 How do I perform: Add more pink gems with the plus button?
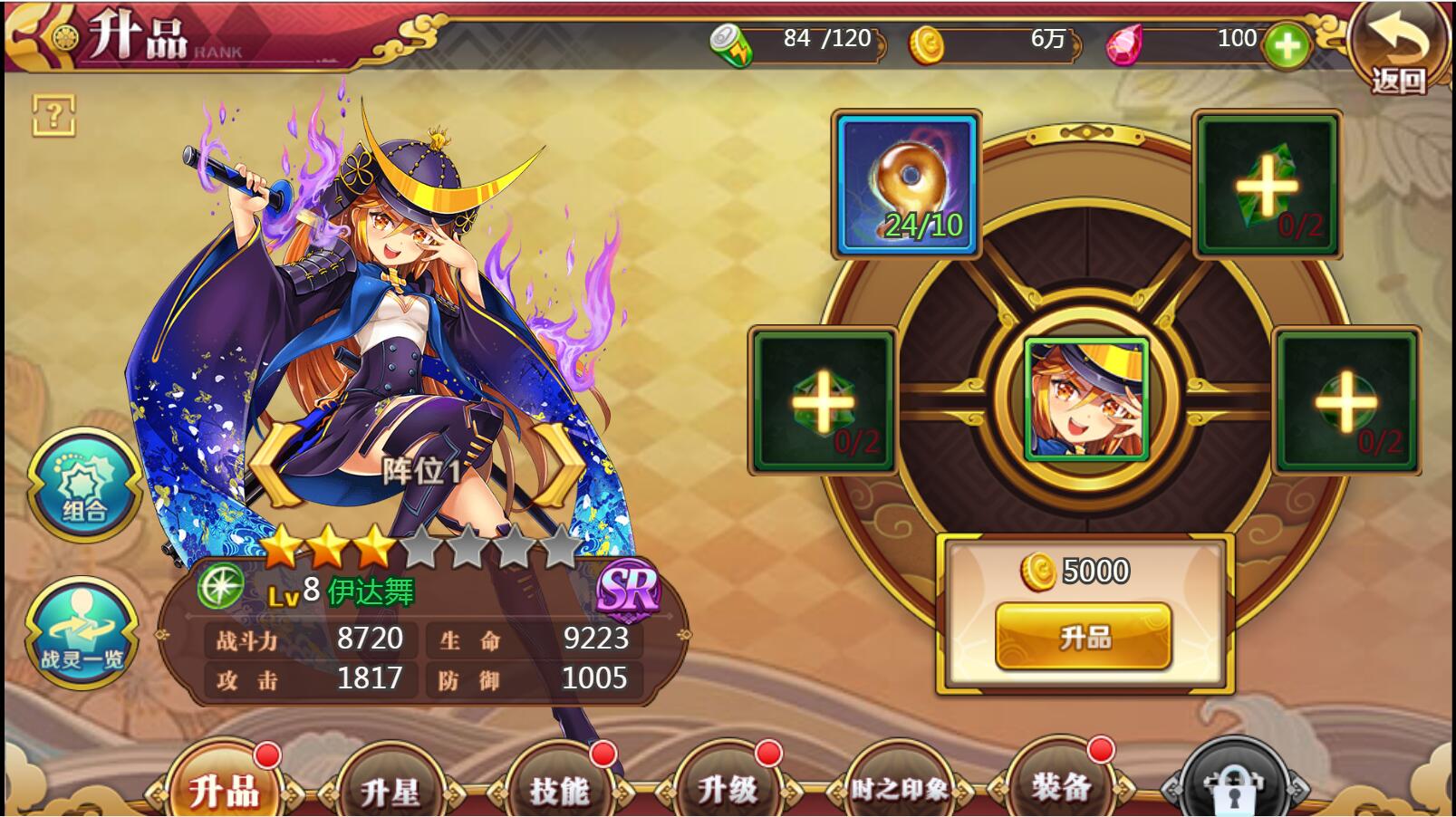pyautogui.click(x=1287, y=46)
